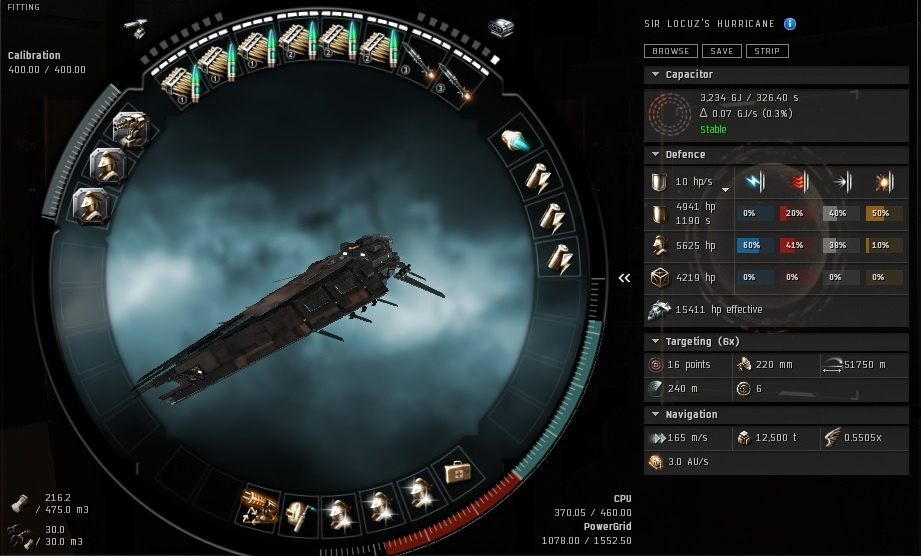Image resolution: width=921 pixels, height=556 pixels.
Task: Select the medkit case low slot module
Action: (457, 470)
